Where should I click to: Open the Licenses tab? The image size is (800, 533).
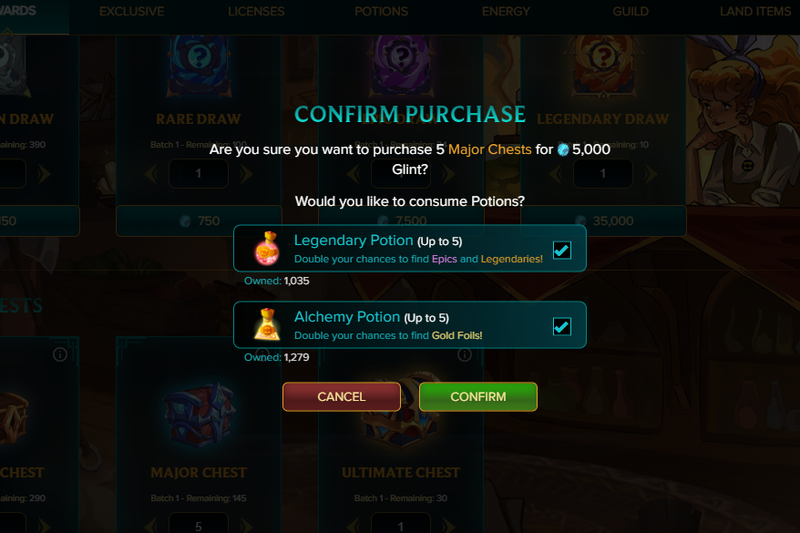256,12
